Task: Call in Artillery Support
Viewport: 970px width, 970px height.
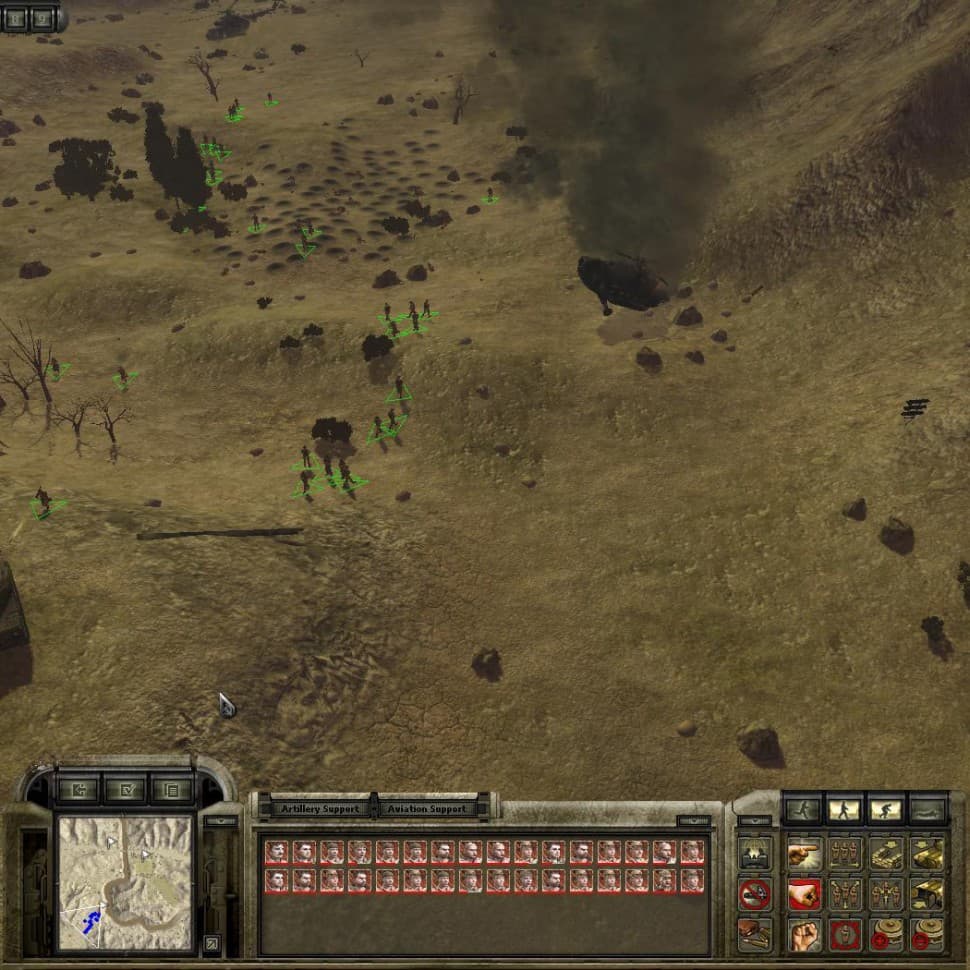Action: [320, 809]
